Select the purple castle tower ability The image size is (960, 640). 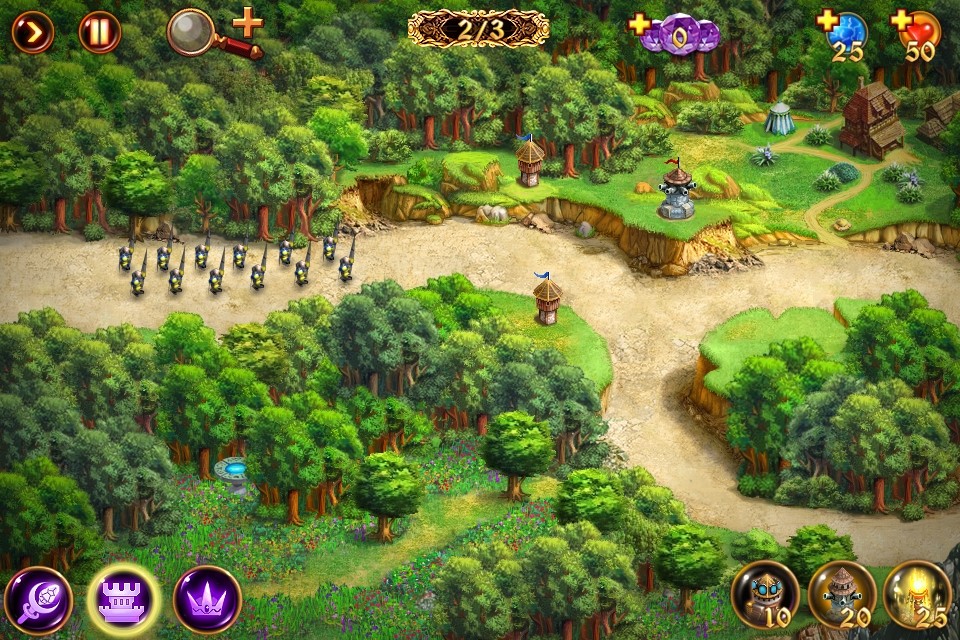click(x=123, y=600)
